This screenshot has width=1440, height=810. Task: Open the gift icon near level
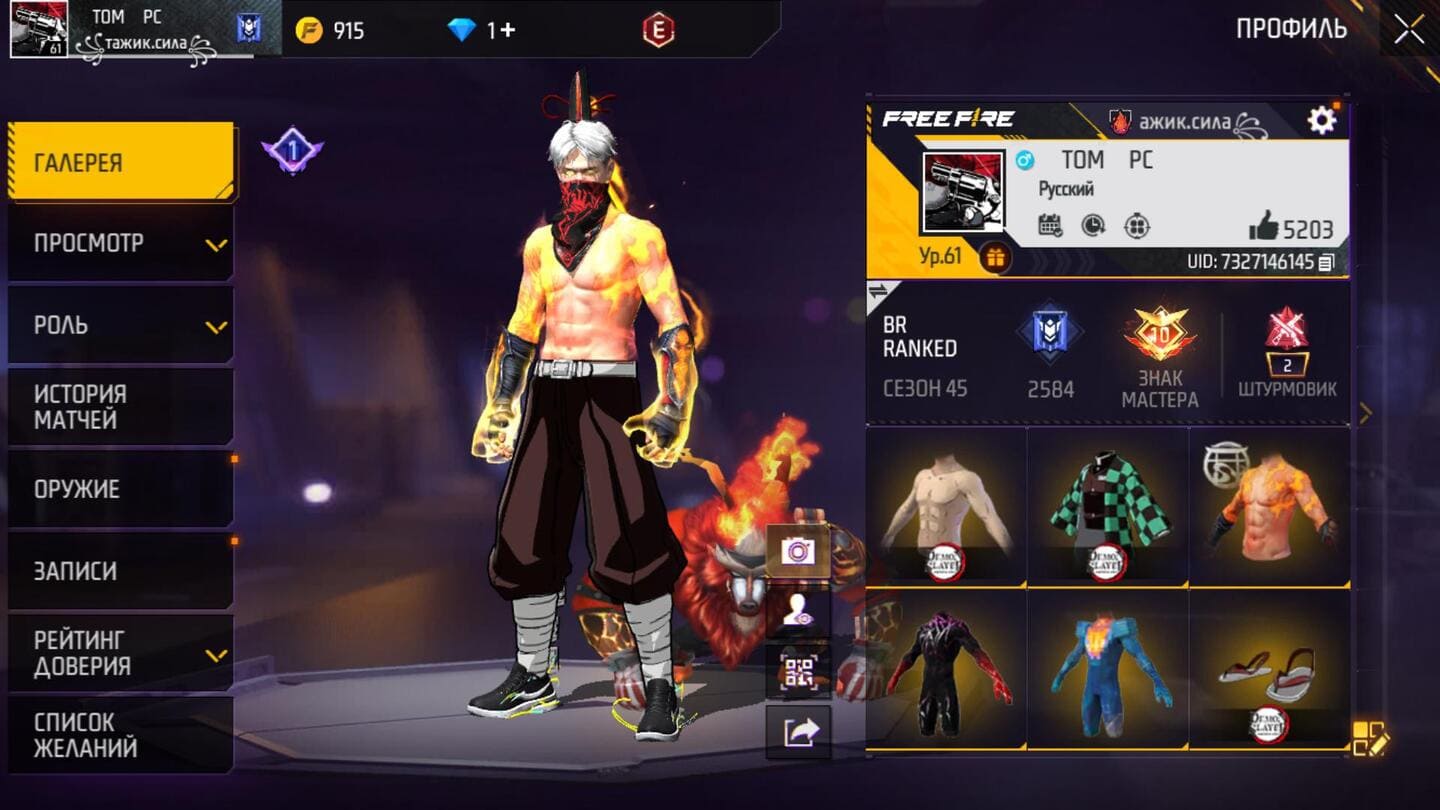[994, 257]
